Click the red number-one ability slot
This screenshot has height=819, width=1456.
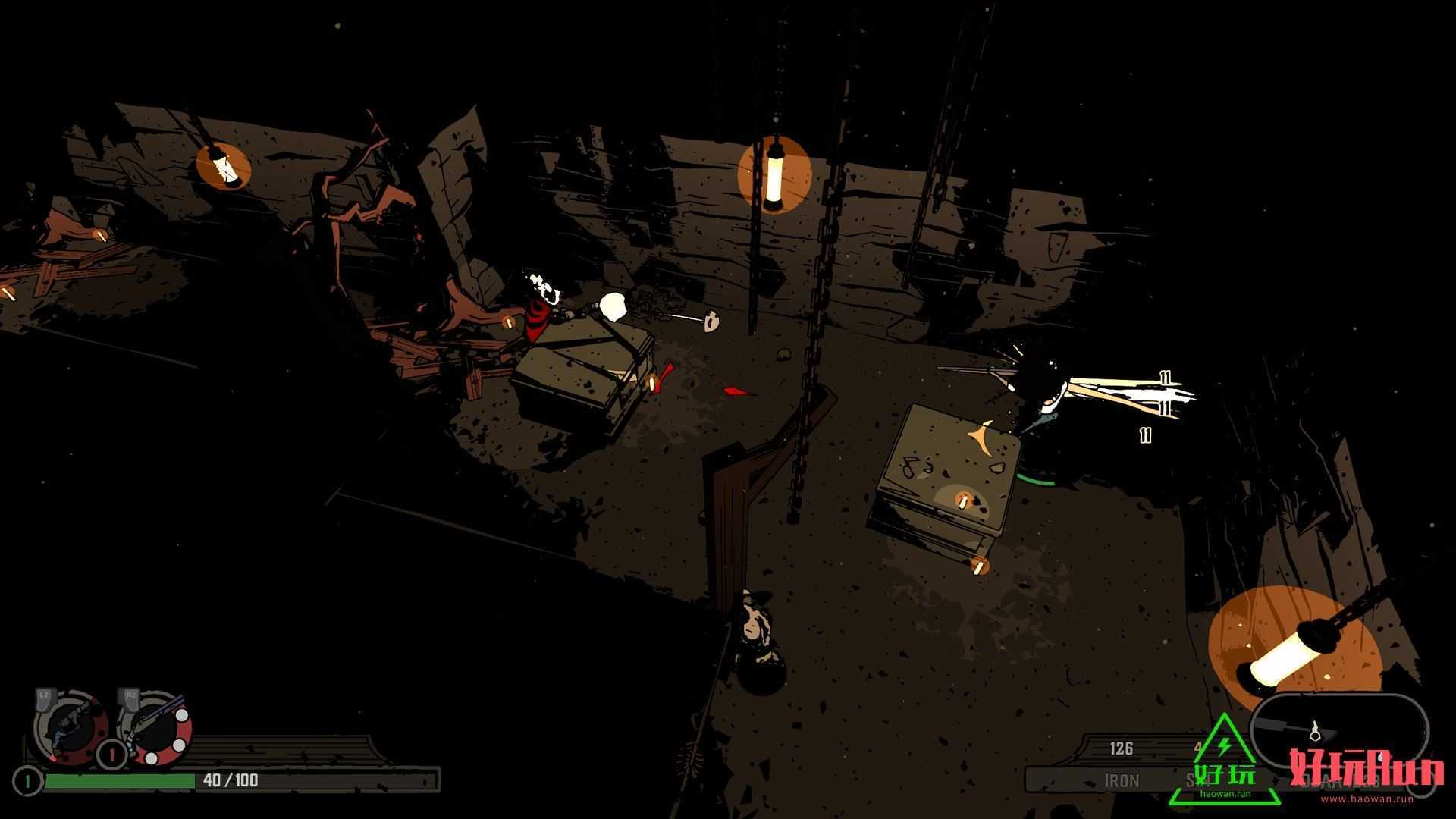(112, 755)
